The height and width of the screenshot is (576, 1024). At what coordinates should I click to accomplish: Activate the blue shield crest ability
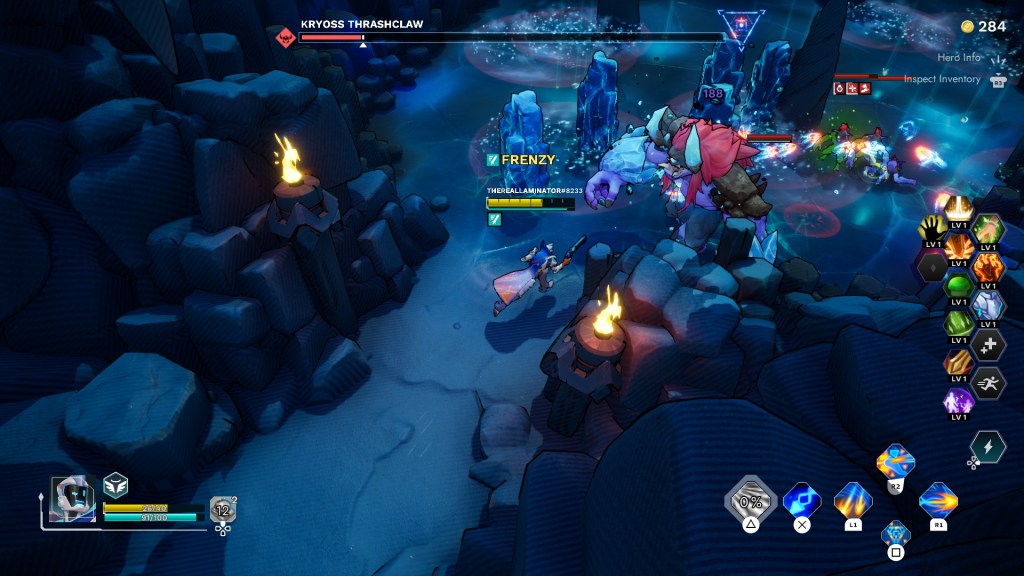[x=895, y=534]
